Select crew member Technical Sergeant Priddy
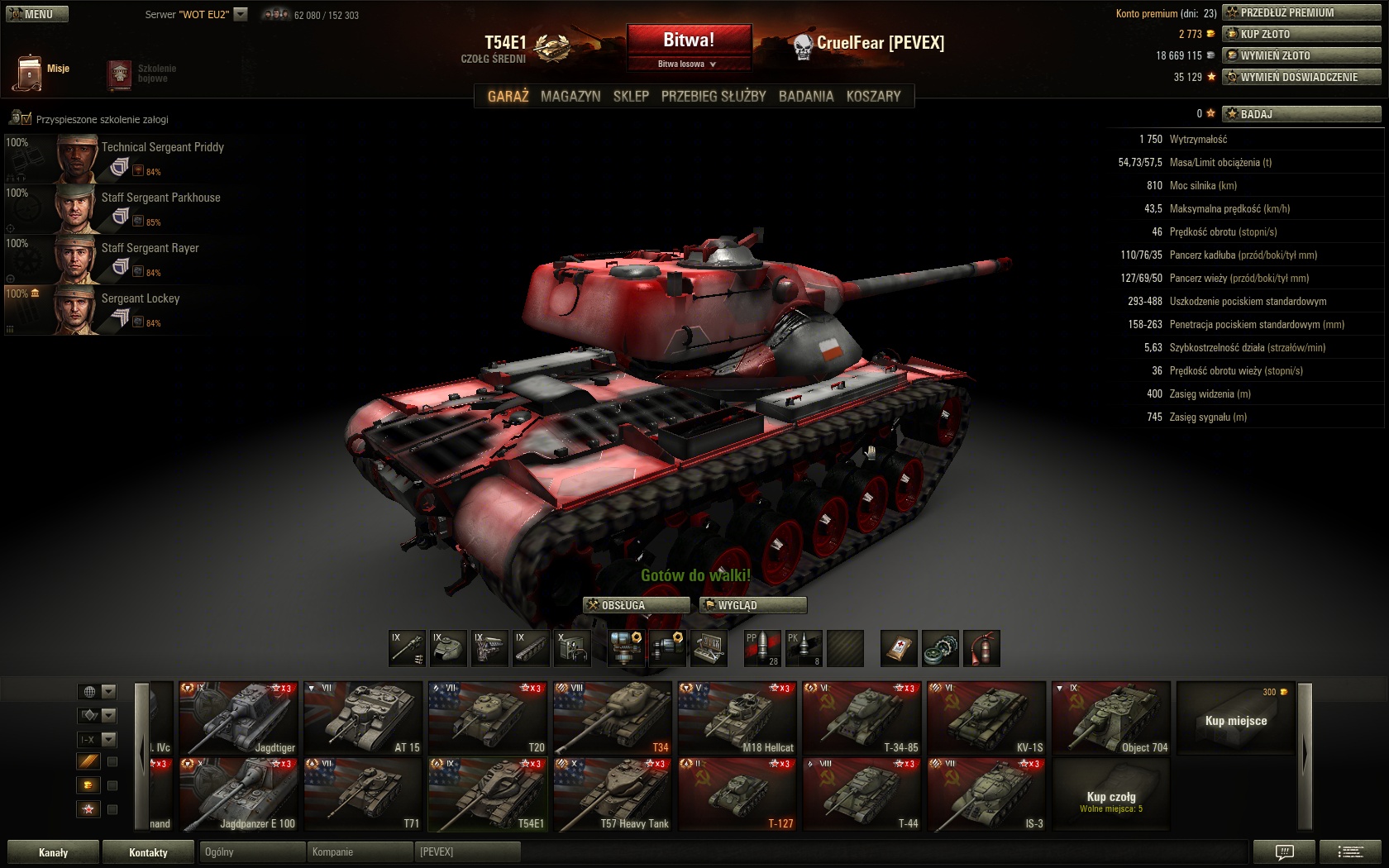The height and width of the screenshot is (868, 1389). click(162, 147)
